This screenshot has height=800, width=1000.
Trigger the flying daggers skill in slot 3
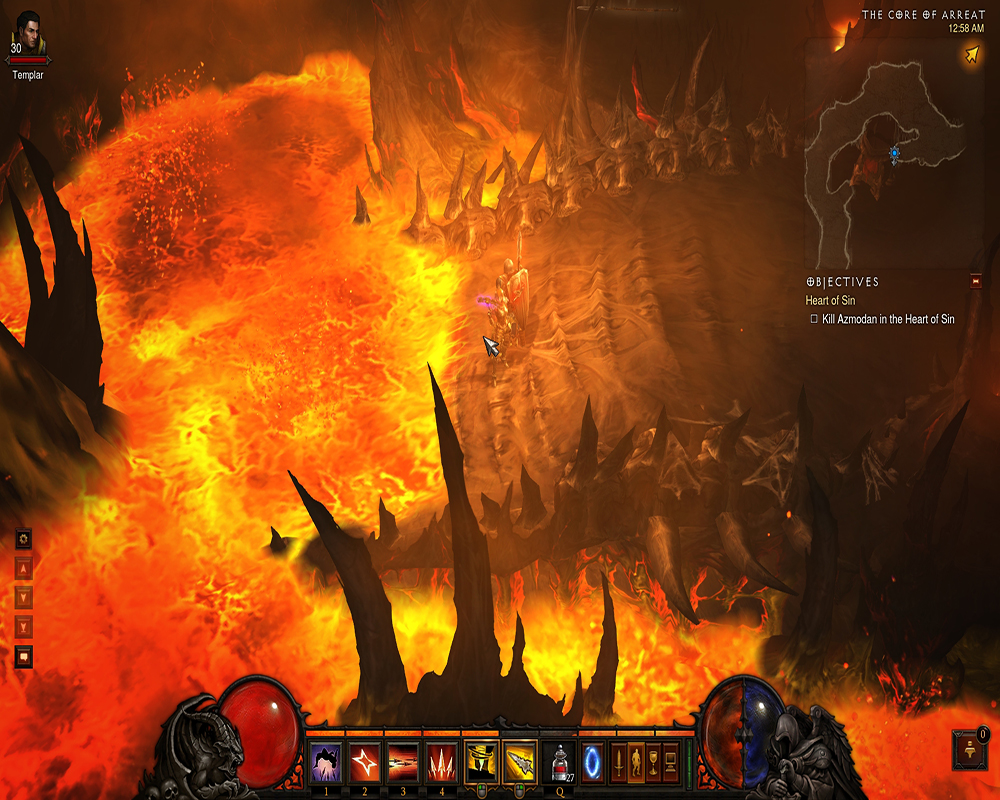(403, 761)
